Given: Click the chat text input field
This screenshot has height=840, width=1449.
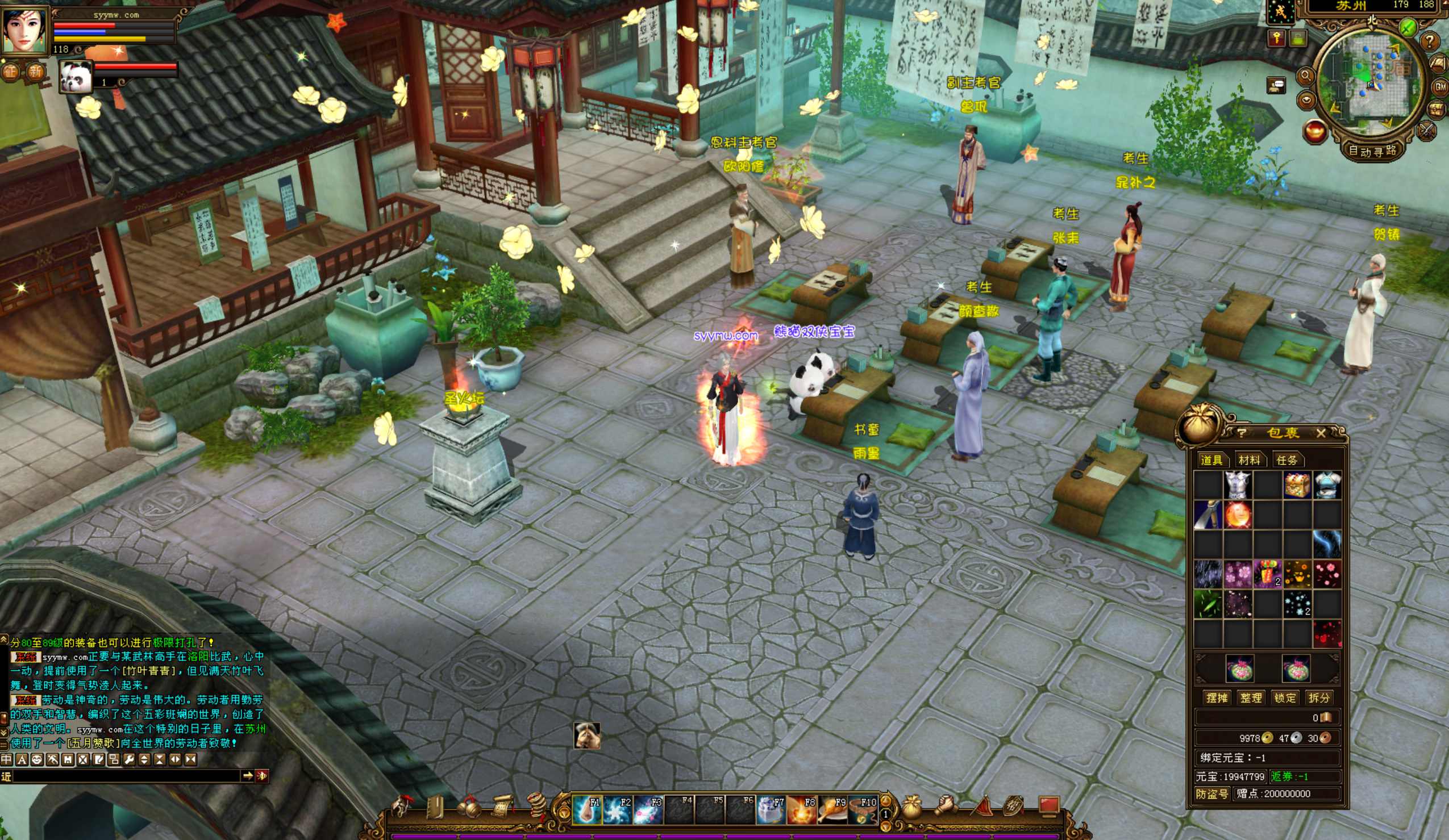Looking at the screenshot, I should click(x=127, y=776).
